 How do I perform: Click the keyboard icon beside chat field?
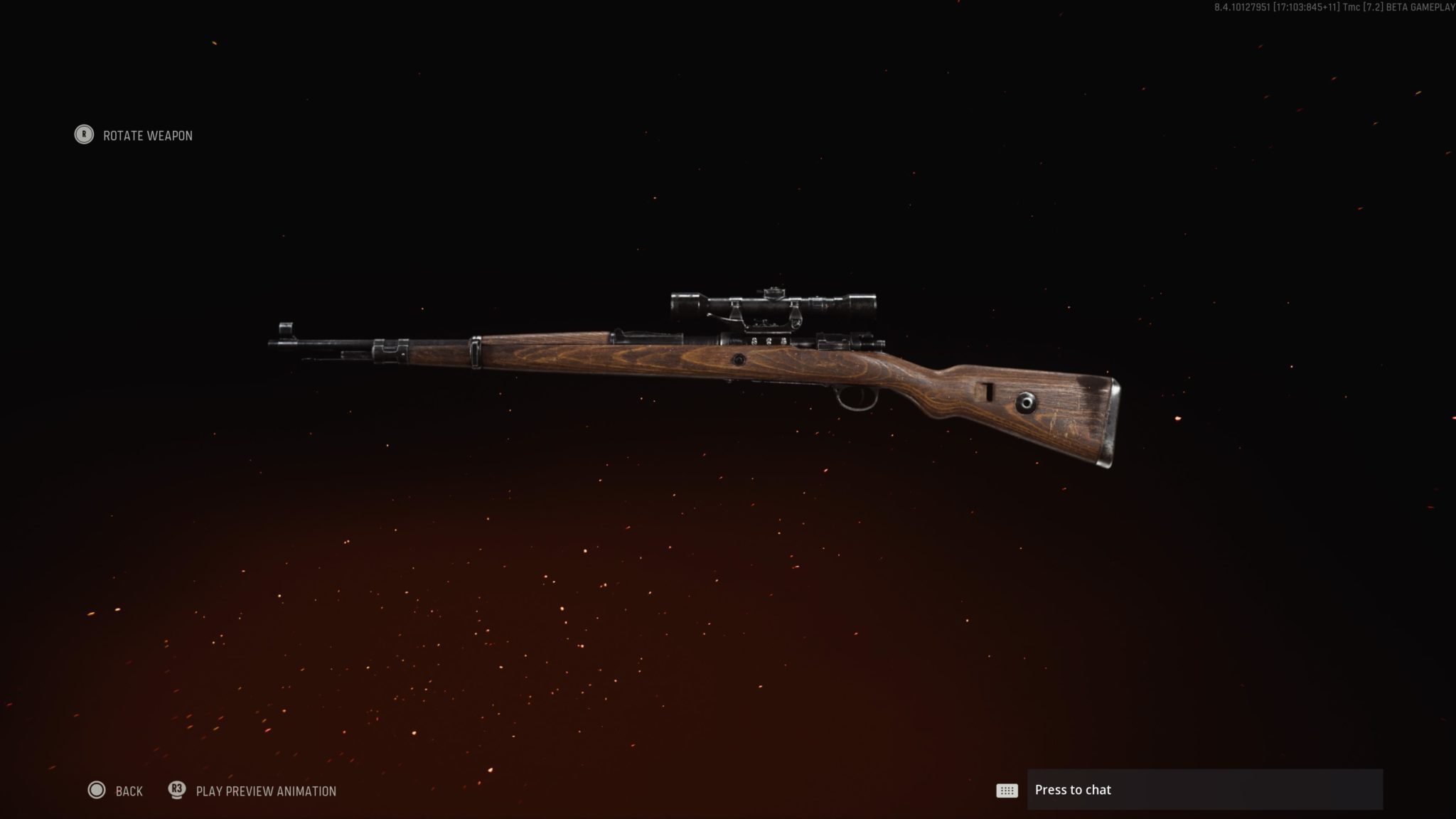coord(1007,790)
